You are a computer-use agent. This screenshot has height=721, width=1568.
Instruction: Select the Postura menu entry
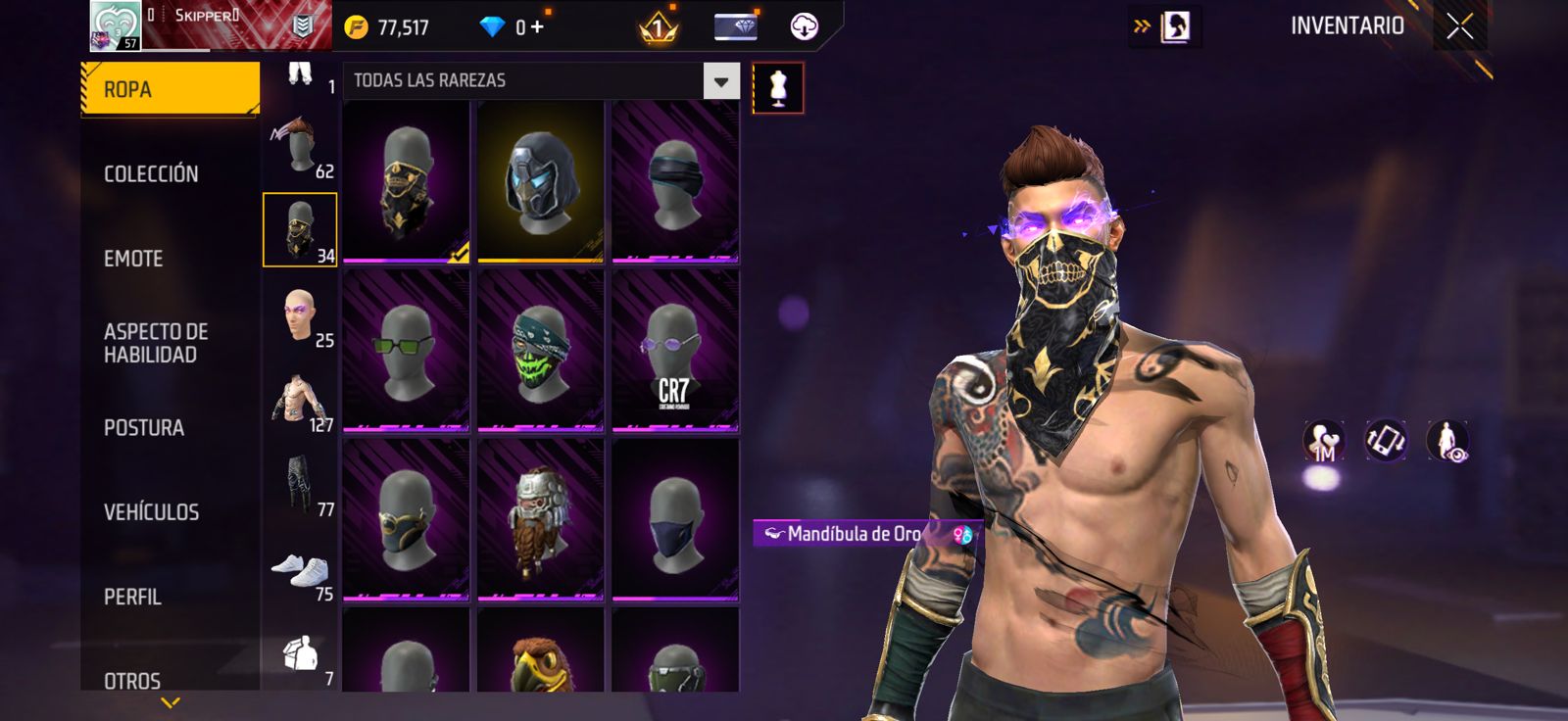[144, 428]
